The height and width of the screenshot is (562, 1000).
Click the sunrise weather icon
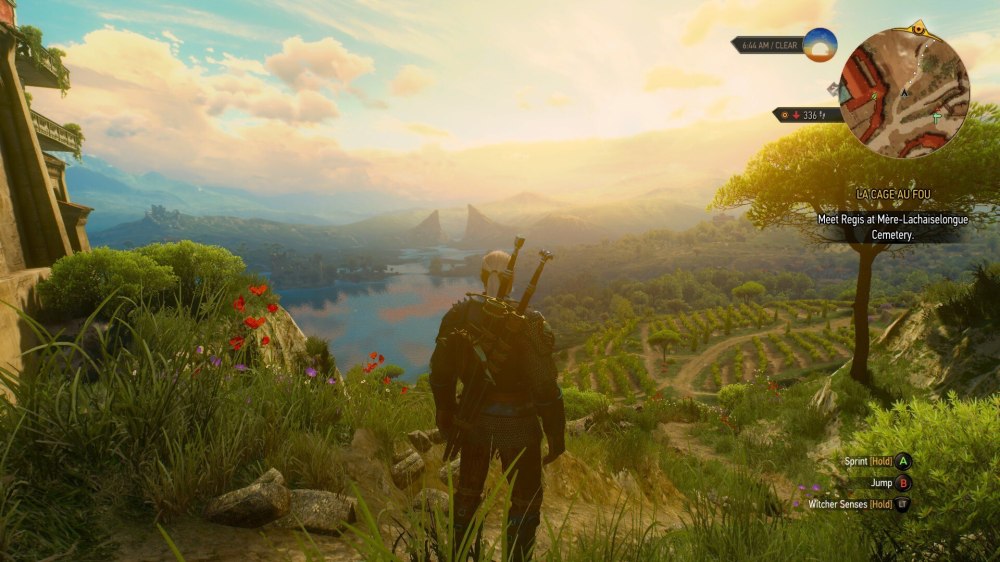[820, 45]
